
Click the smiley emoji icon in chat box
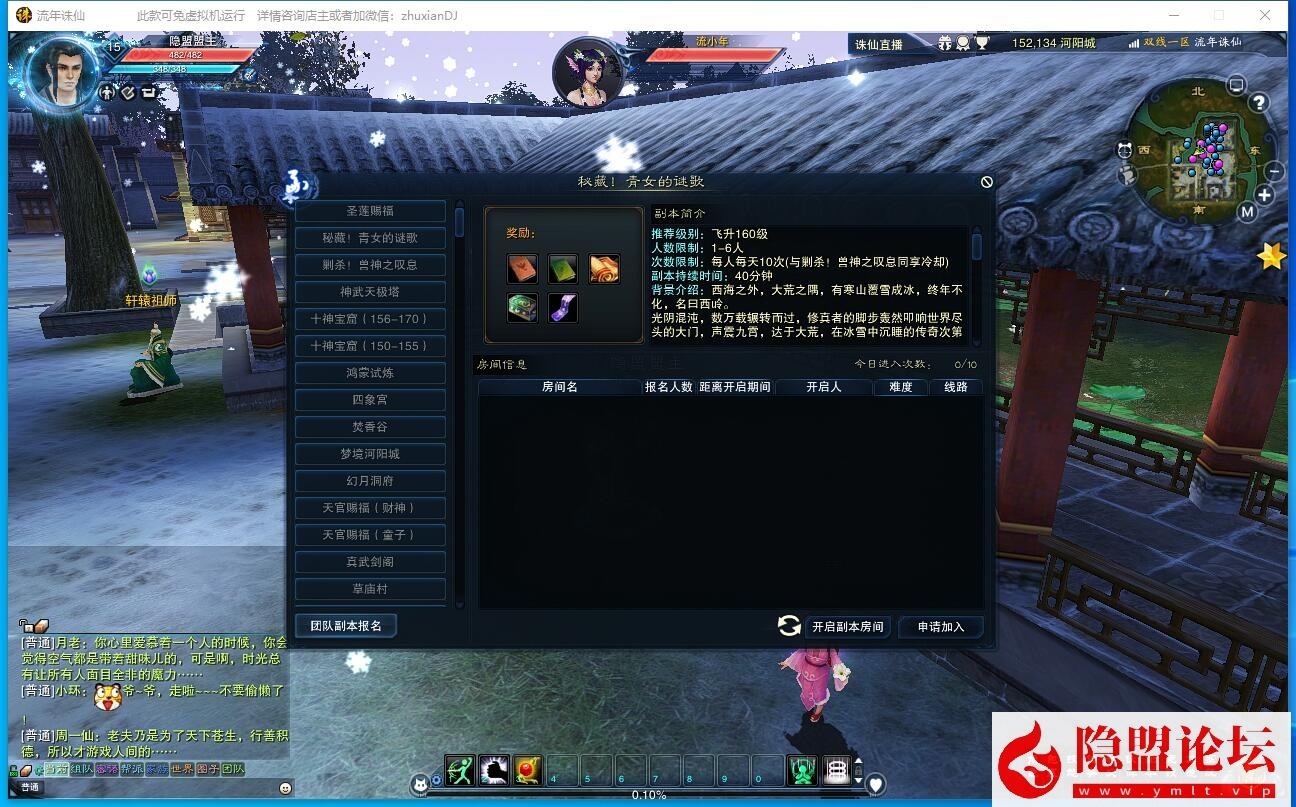[x=285, y=789]
